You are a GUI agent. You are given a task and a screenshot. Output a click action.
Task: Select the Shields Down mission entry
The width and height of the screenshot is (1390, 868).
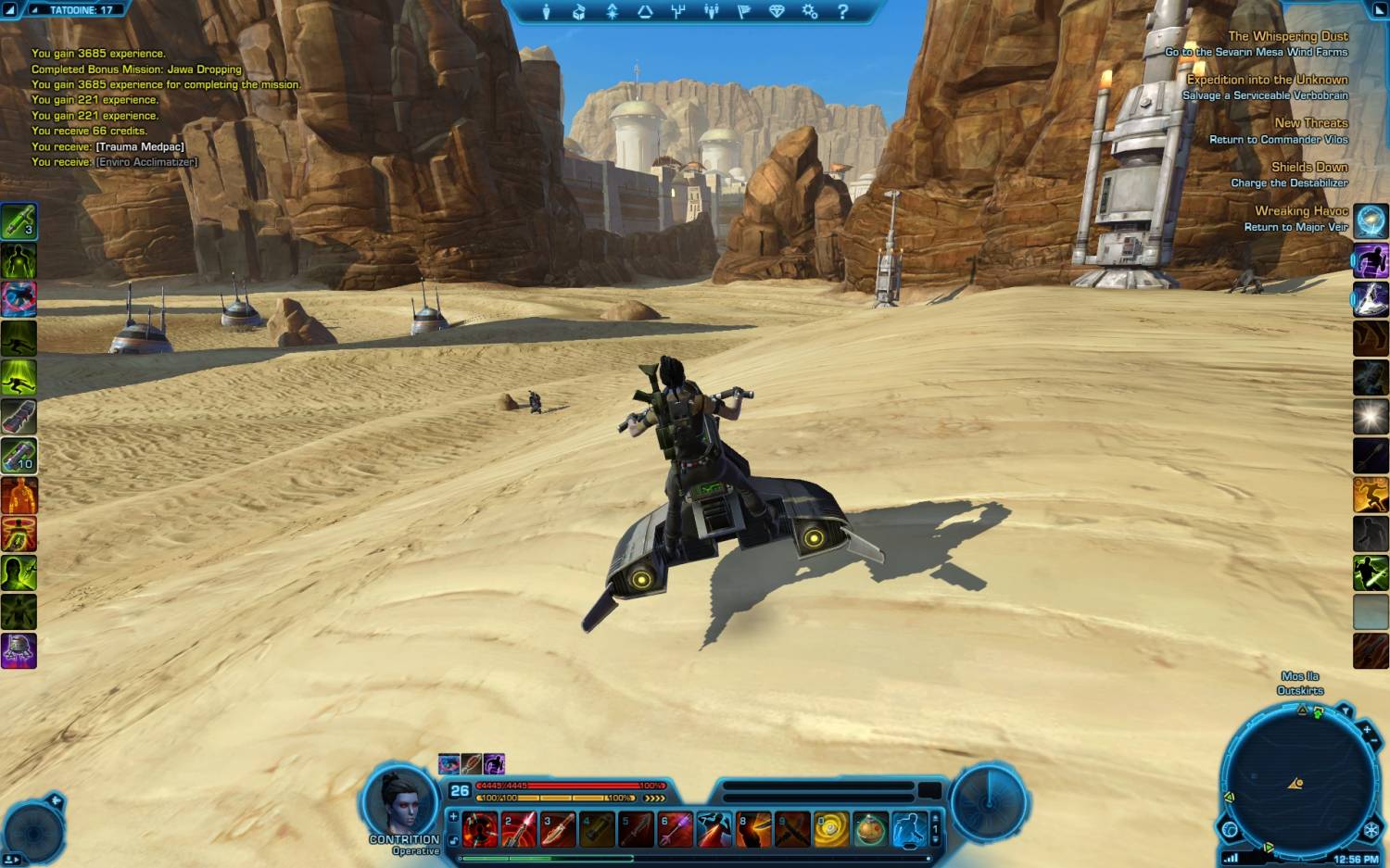coord(1308,167)
